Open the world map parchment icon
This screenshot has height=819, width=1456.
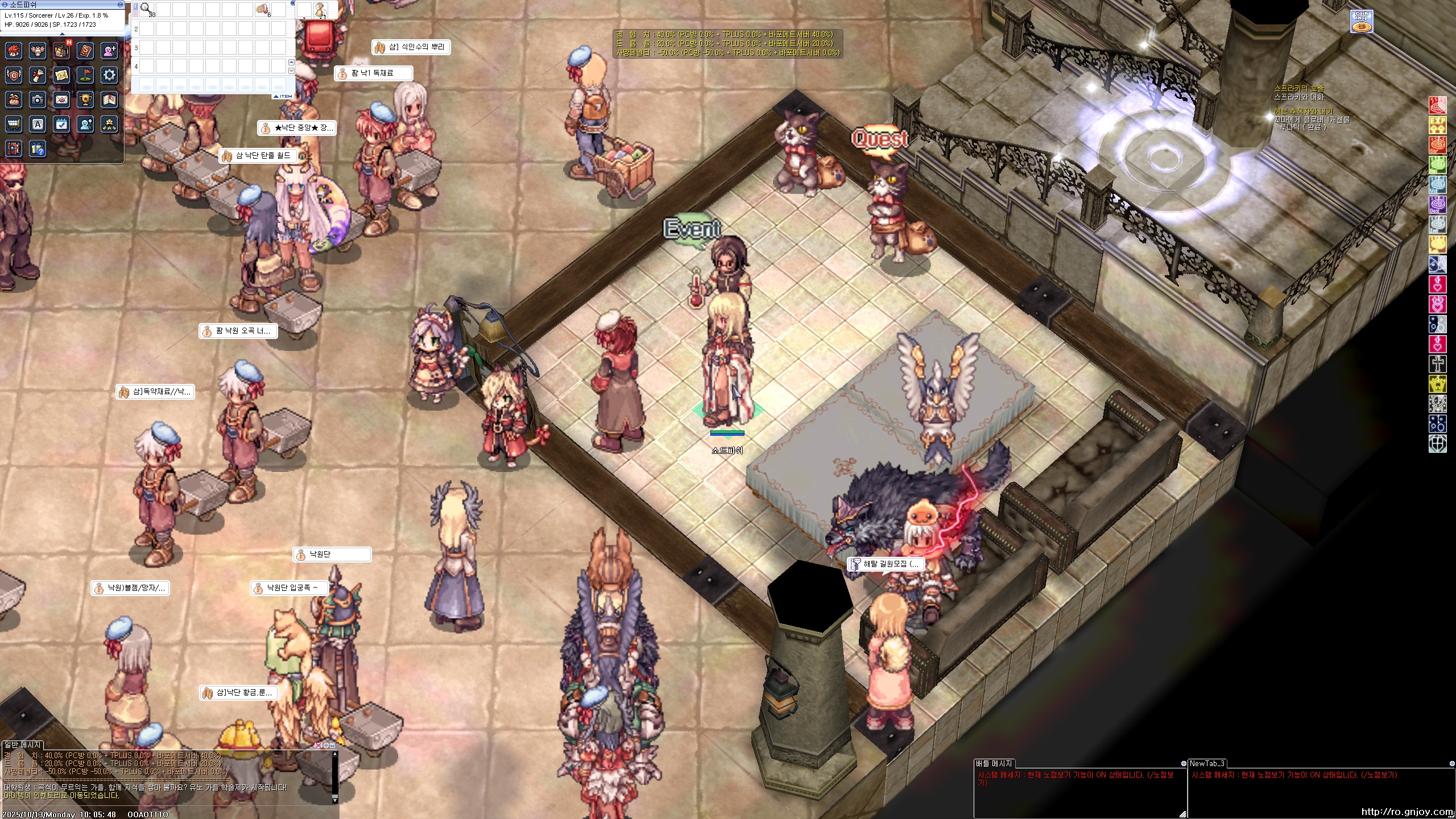point(61,75)
